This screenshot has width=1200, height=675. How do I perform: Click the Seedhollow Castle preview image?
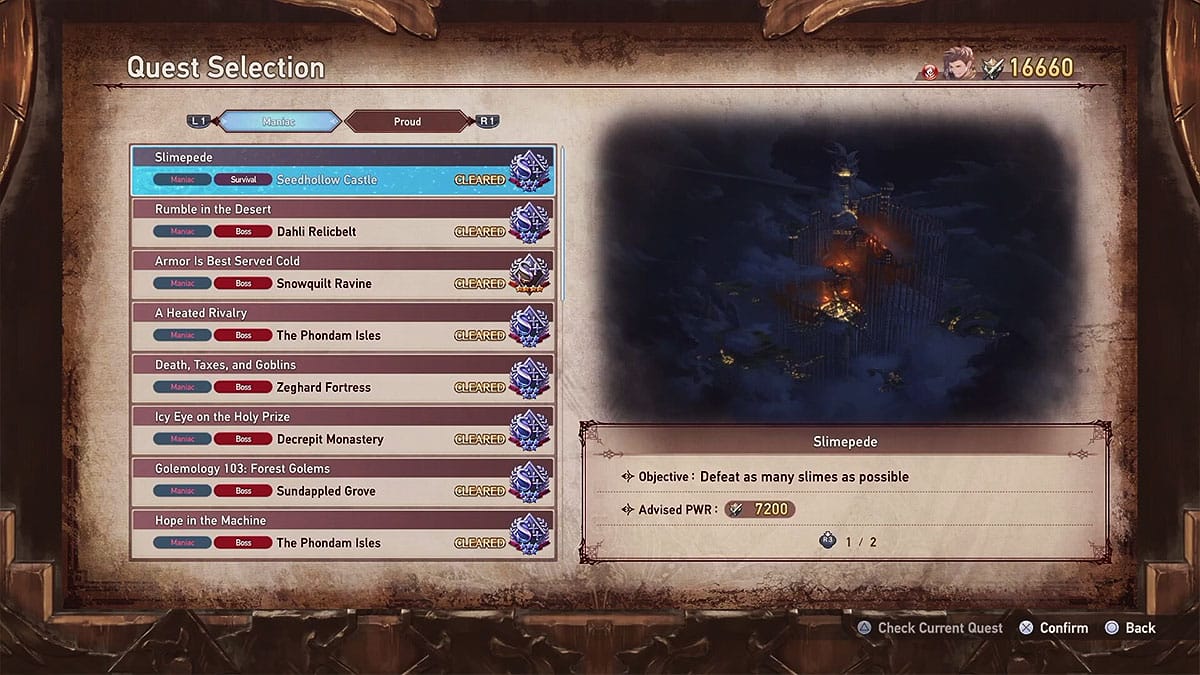(842, 272)
